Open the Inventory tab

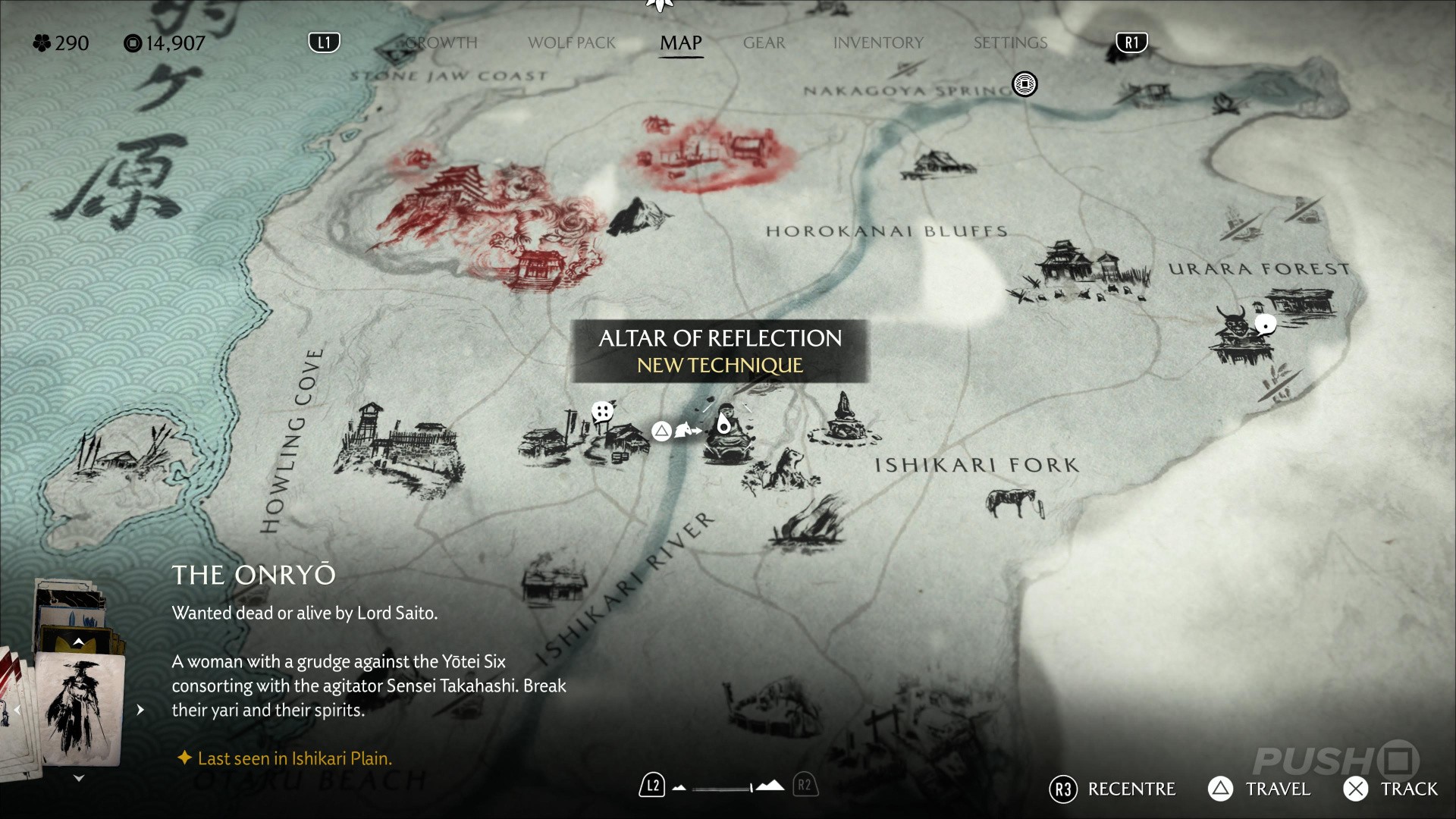878,43
